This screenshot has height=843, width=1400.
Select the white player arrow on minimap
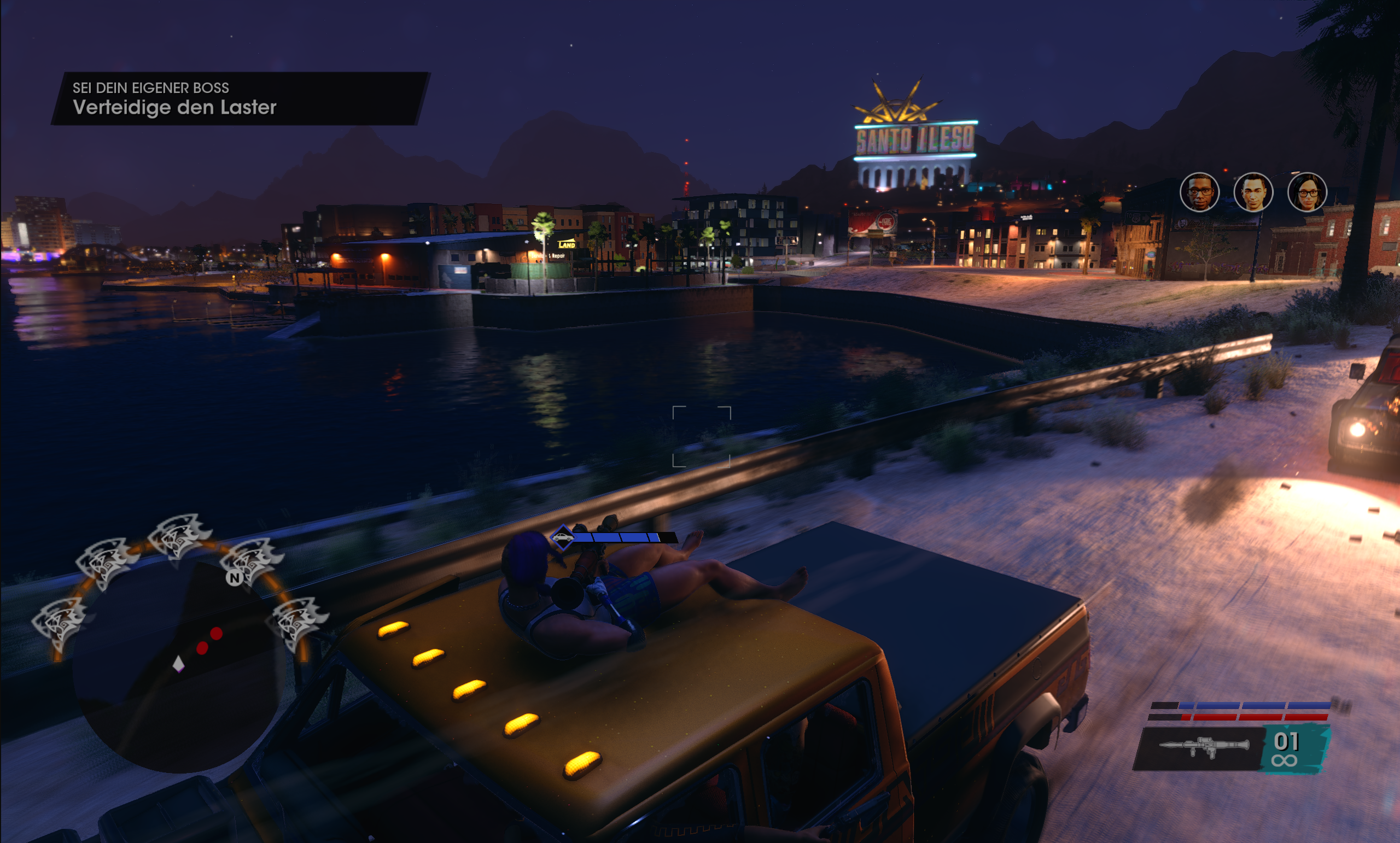point(178,664)
